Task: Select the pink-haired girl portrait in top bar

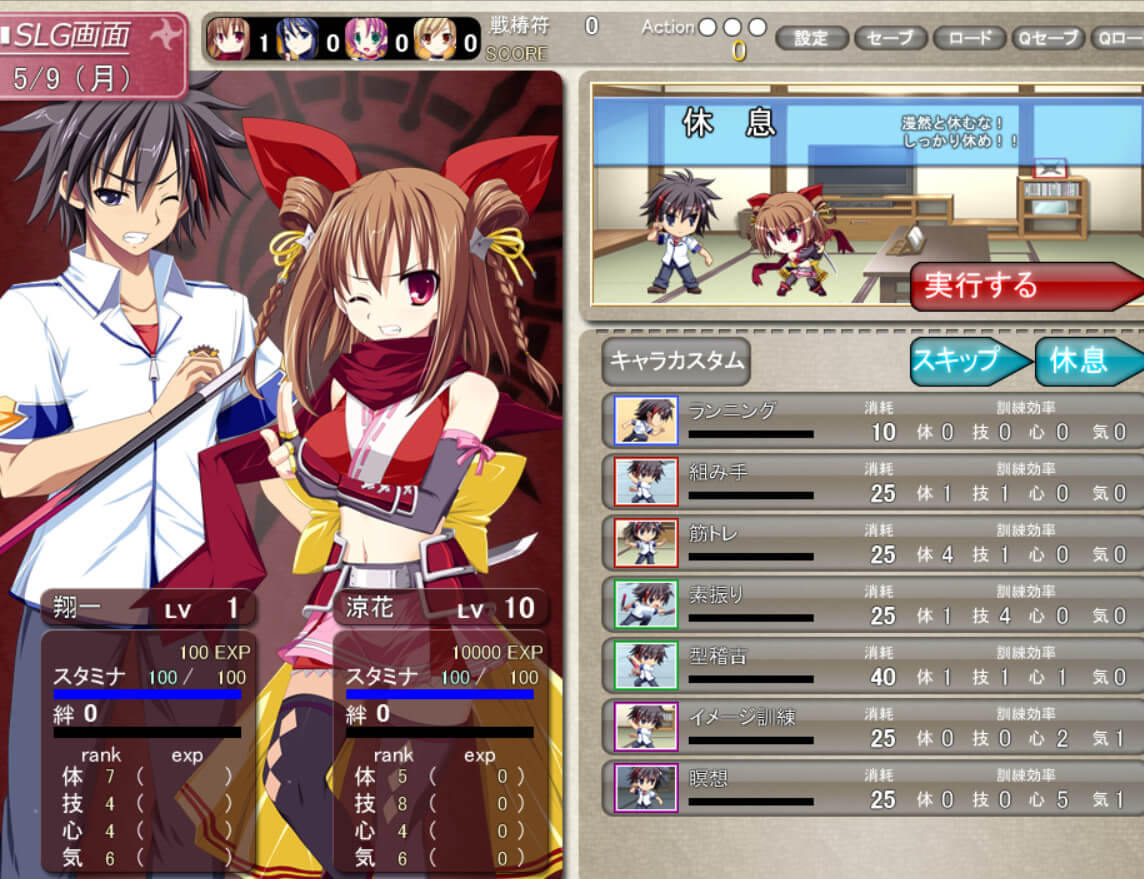Action: pos(366,40)
